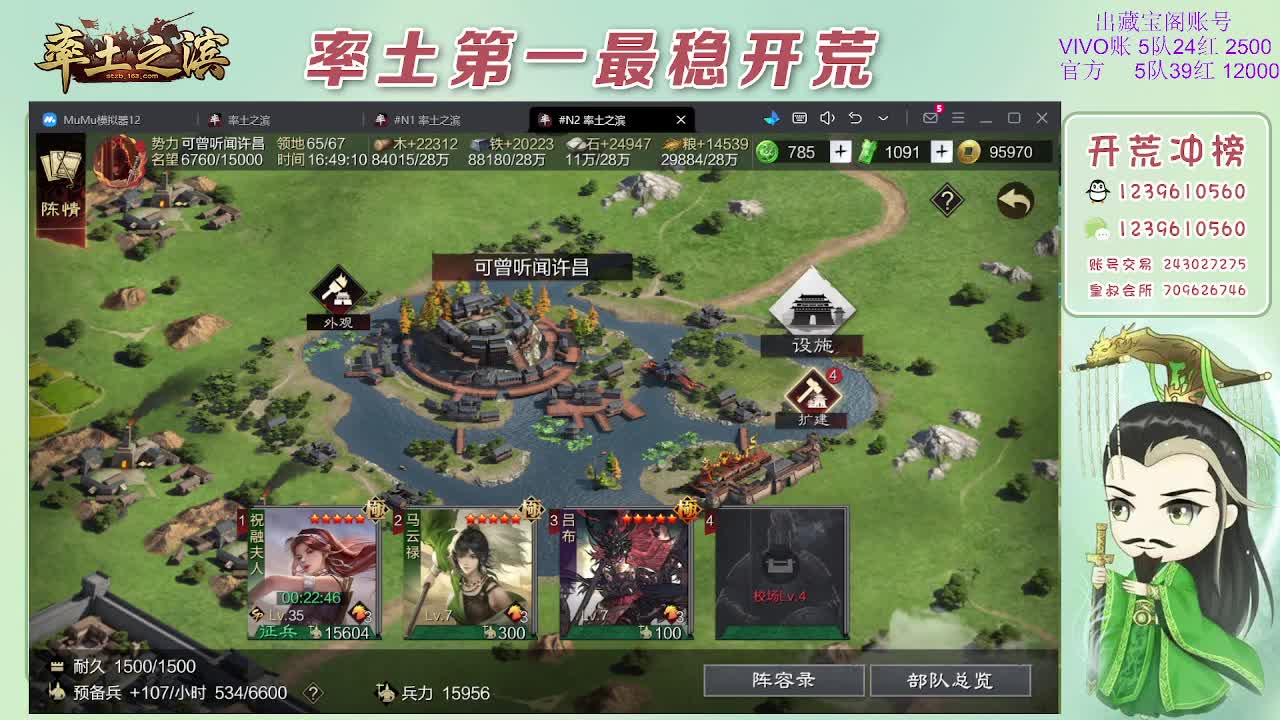Open the mail icon with 5 notifications
The width and height of the screenshot is (1280, 720).
tap(931, 118)
